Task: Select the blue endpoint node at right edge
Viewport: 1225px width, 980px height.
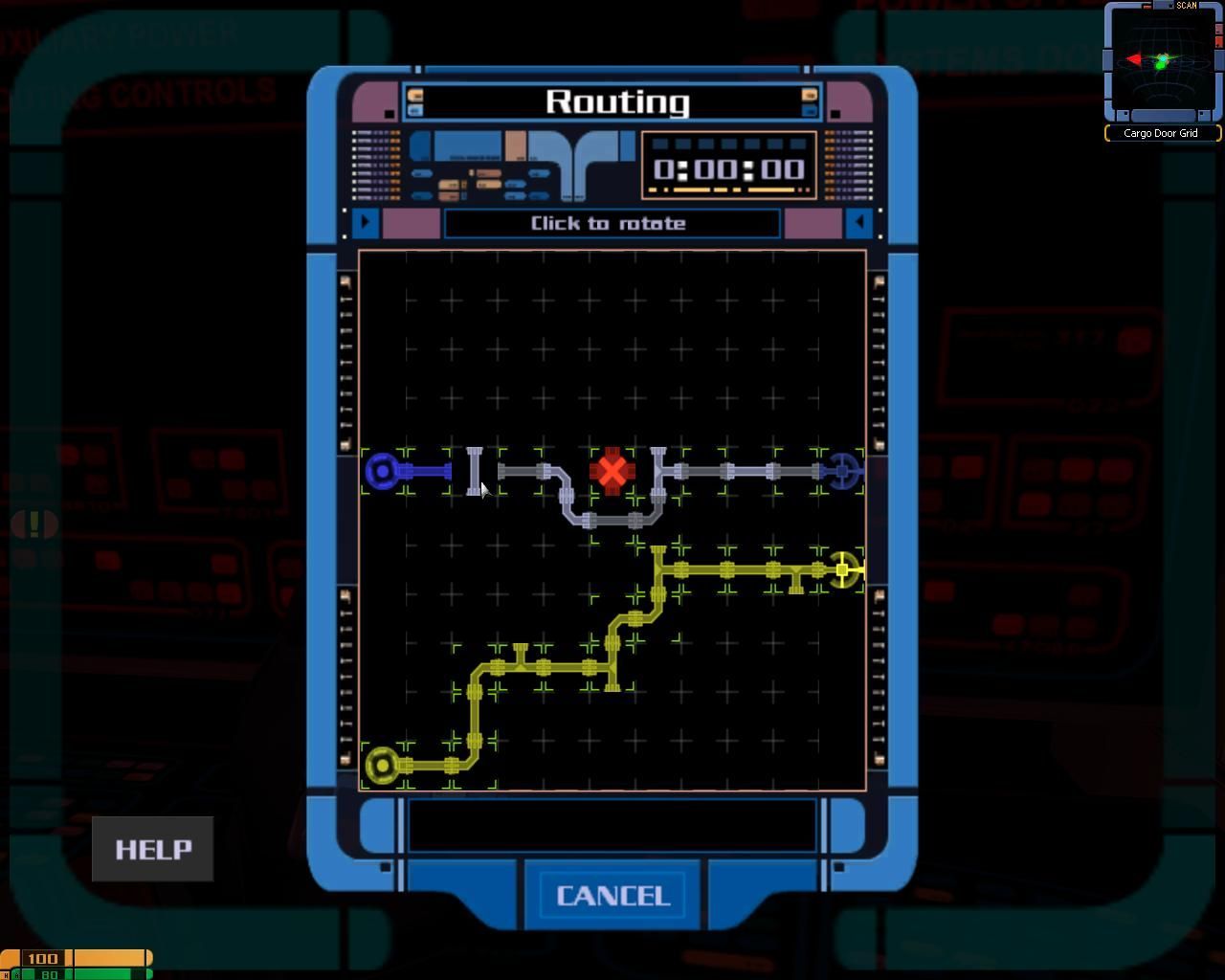Action: coord(843,471)
